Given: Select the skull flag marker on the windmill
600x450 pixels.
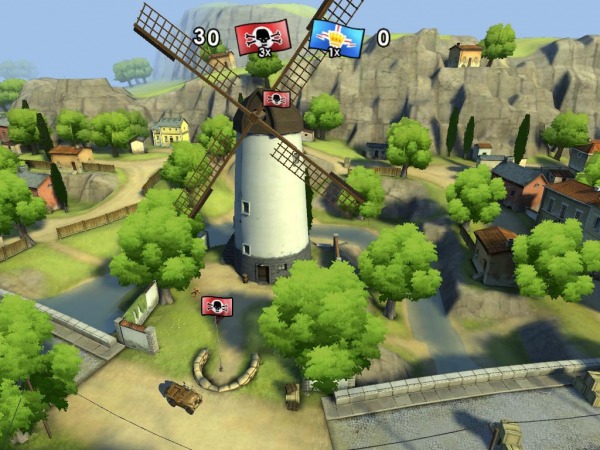Looking at the screenshot, I should (276, 99).
